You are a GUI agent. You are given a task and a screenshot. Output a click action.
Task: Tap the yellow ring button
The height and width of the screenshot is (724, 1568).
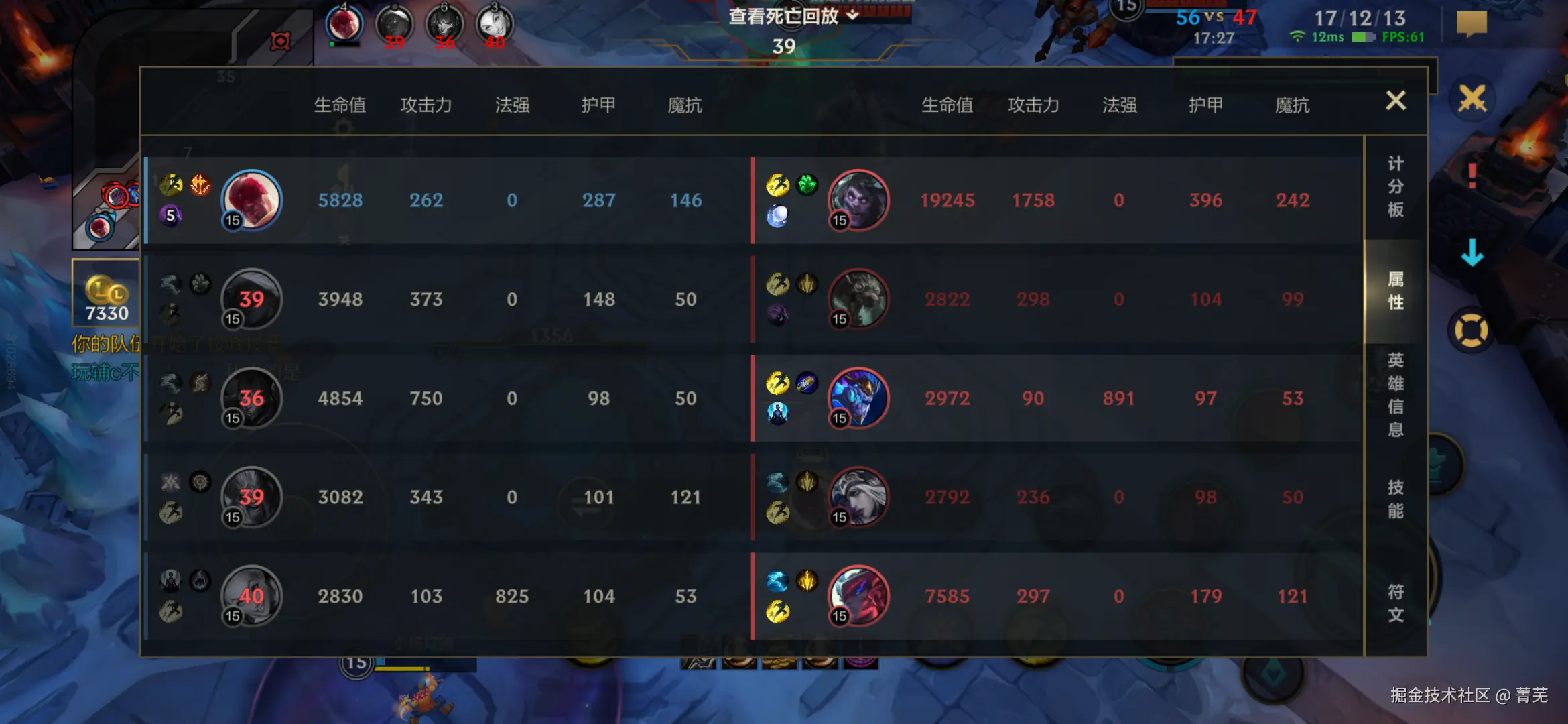click(1471, 330)
